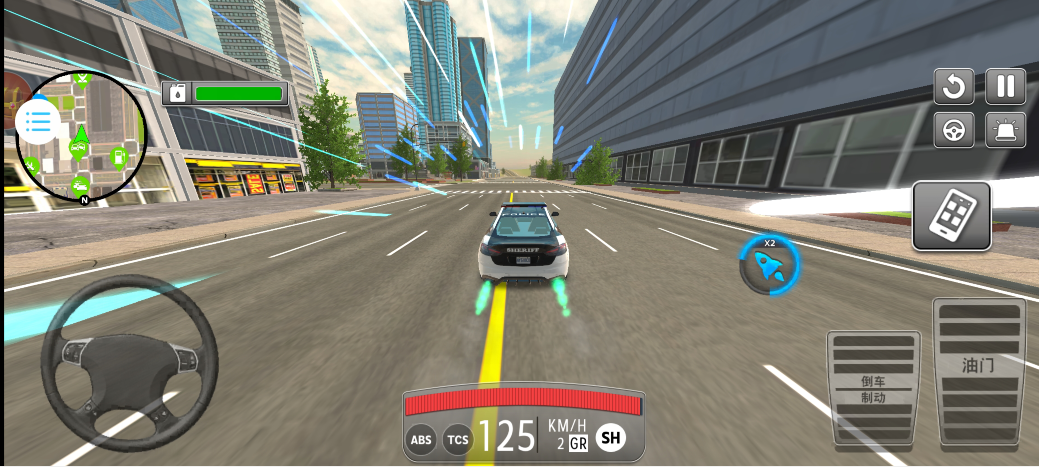Tap the circular arrow reset button

954,86
